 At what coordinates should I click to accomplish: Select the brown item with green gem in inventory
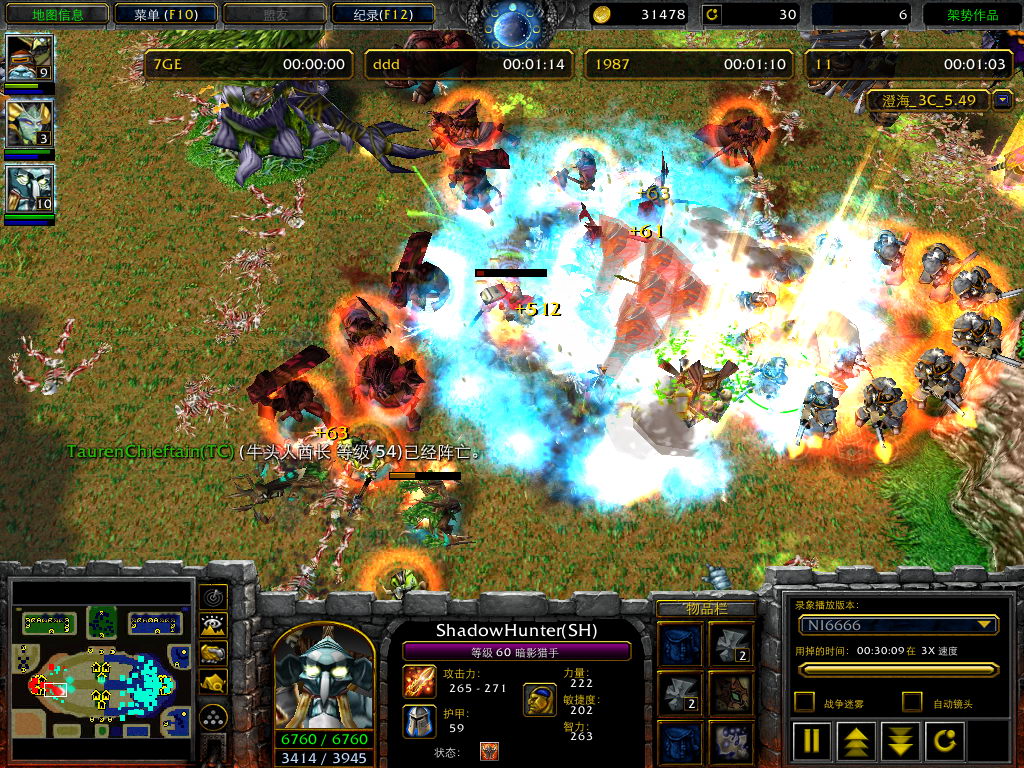732,692
